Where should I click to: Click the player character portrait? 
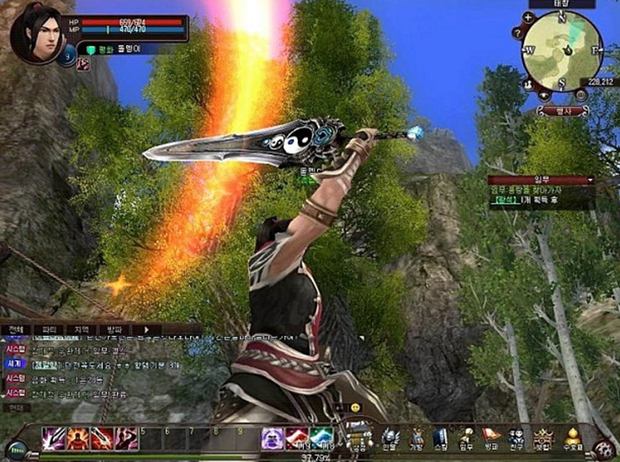[37, 33]
